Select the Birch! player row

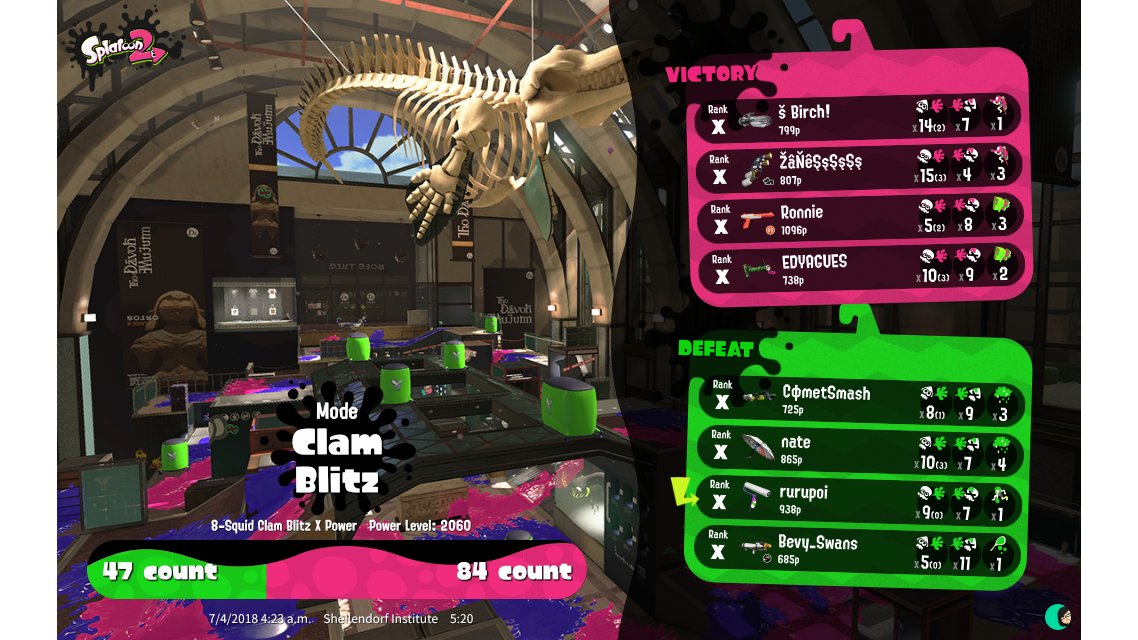[x=860, y=116]
